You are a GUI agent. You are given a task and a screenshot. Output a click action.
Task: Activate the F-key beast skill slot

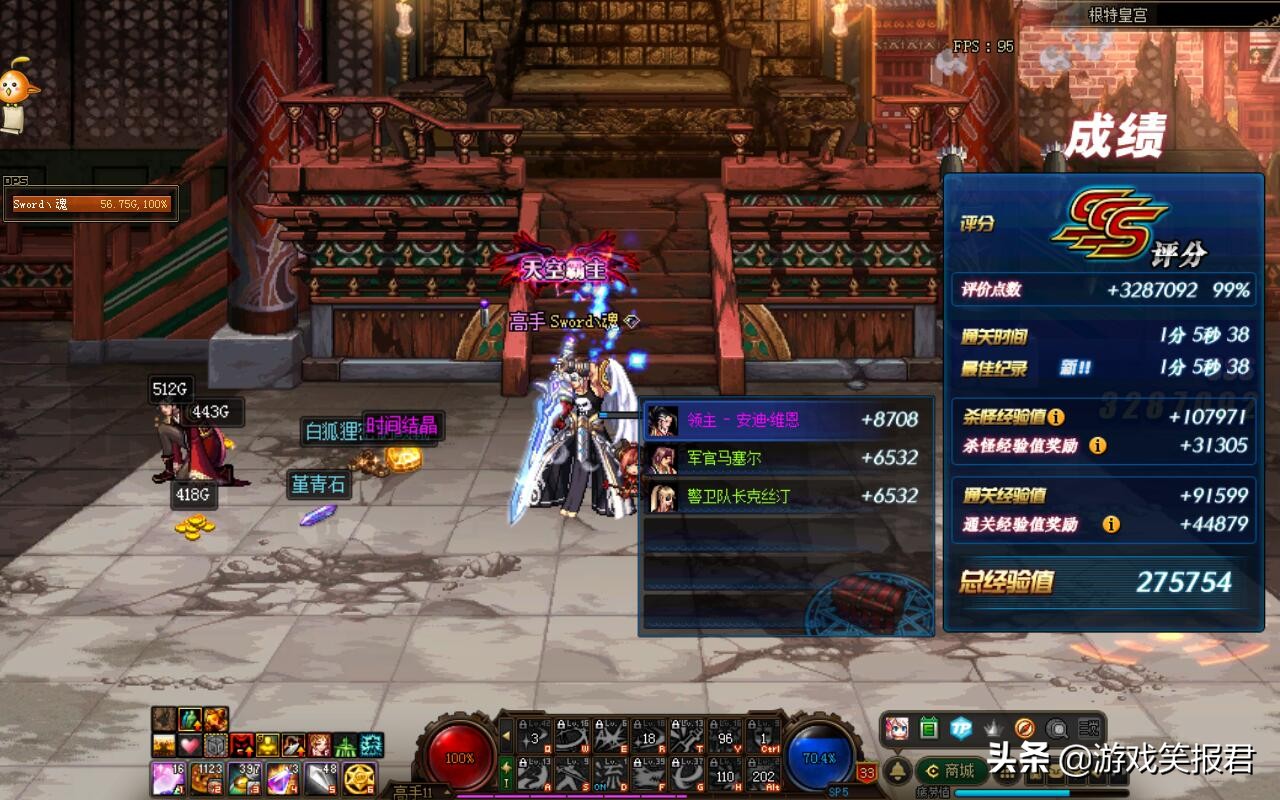pos(649,771)
